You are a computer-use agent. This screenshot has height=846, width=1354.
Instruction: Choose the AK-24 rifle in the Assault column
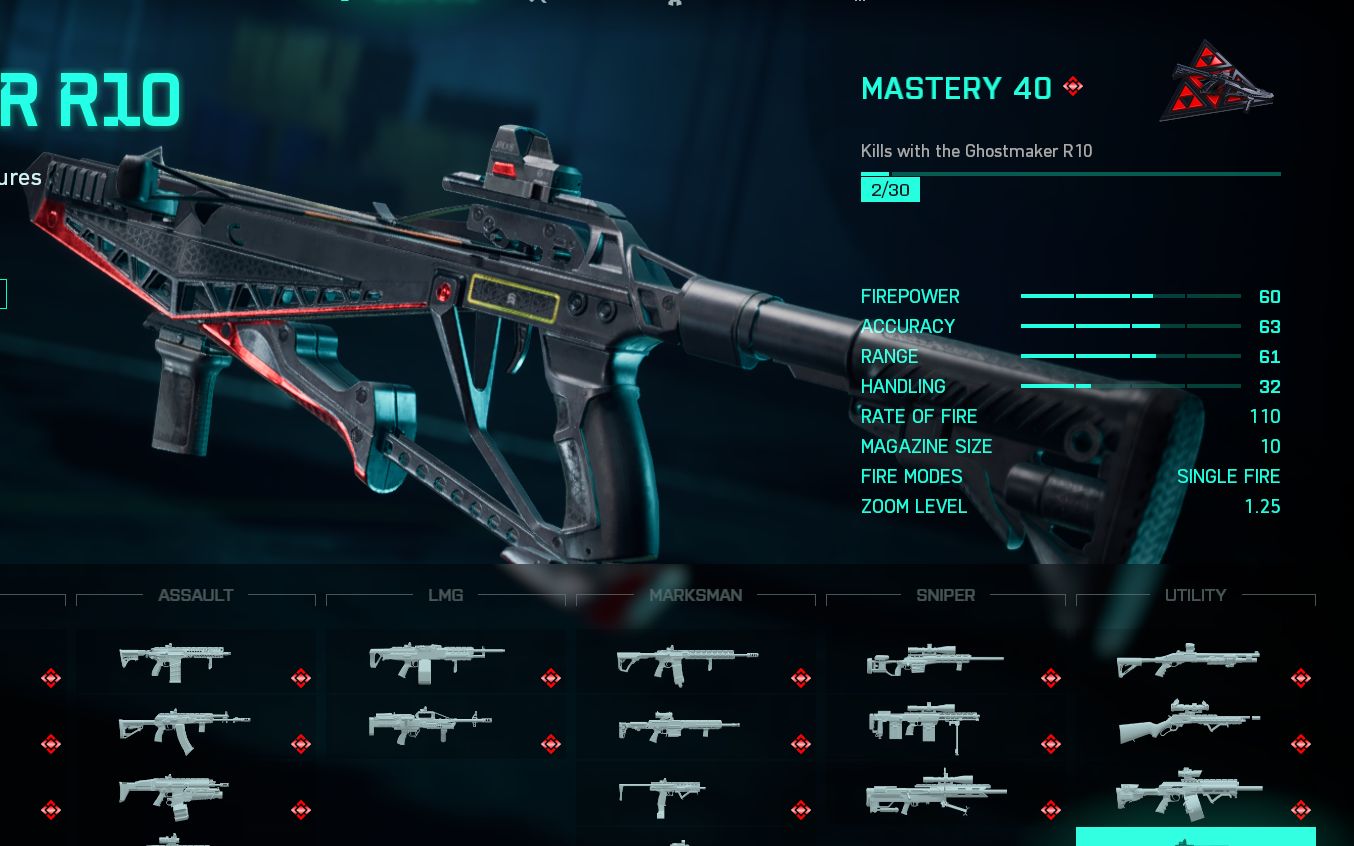tap(184, 729)
